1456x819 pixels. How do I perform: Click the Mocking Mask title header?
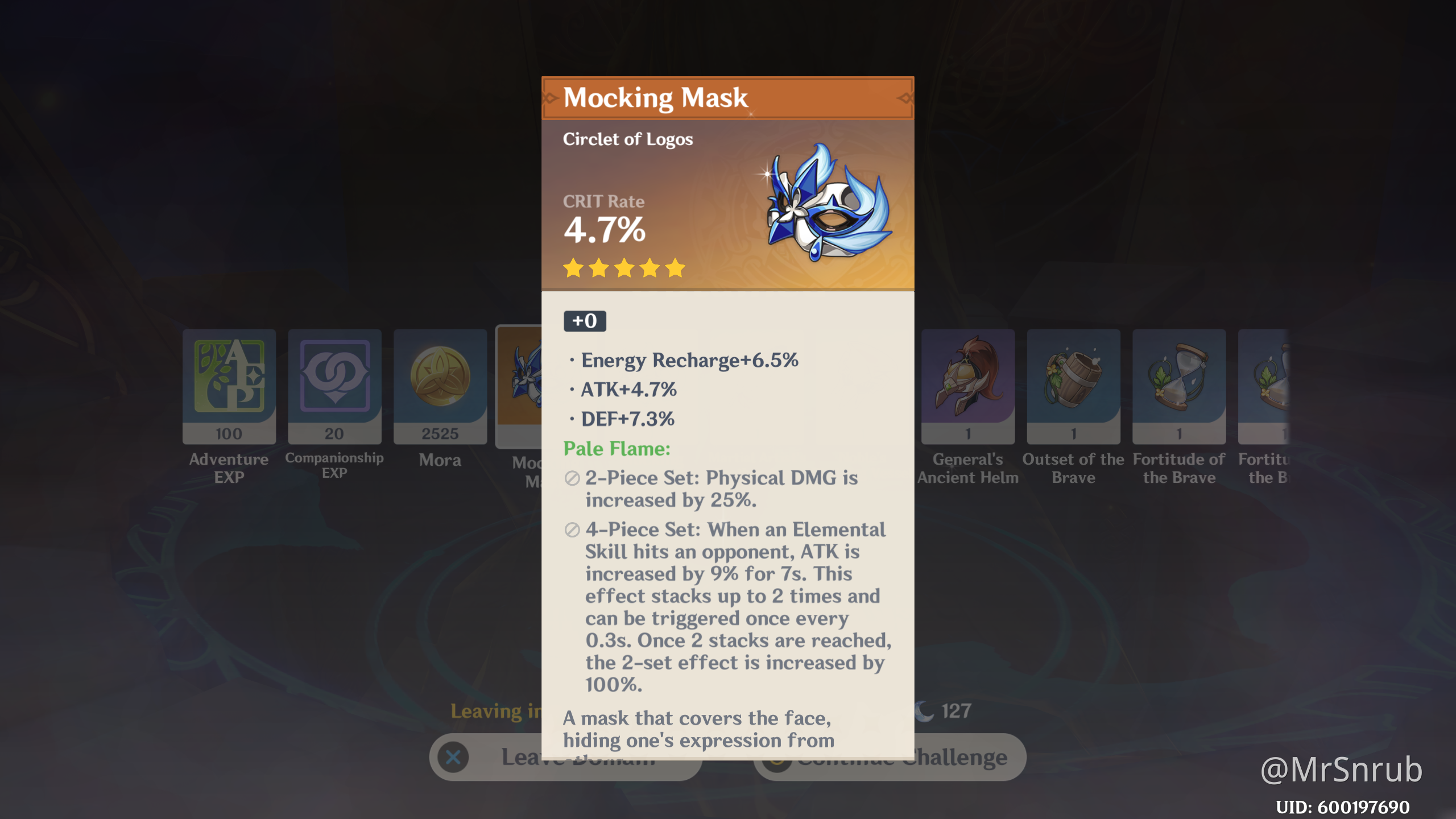click(x=655, y=98)
